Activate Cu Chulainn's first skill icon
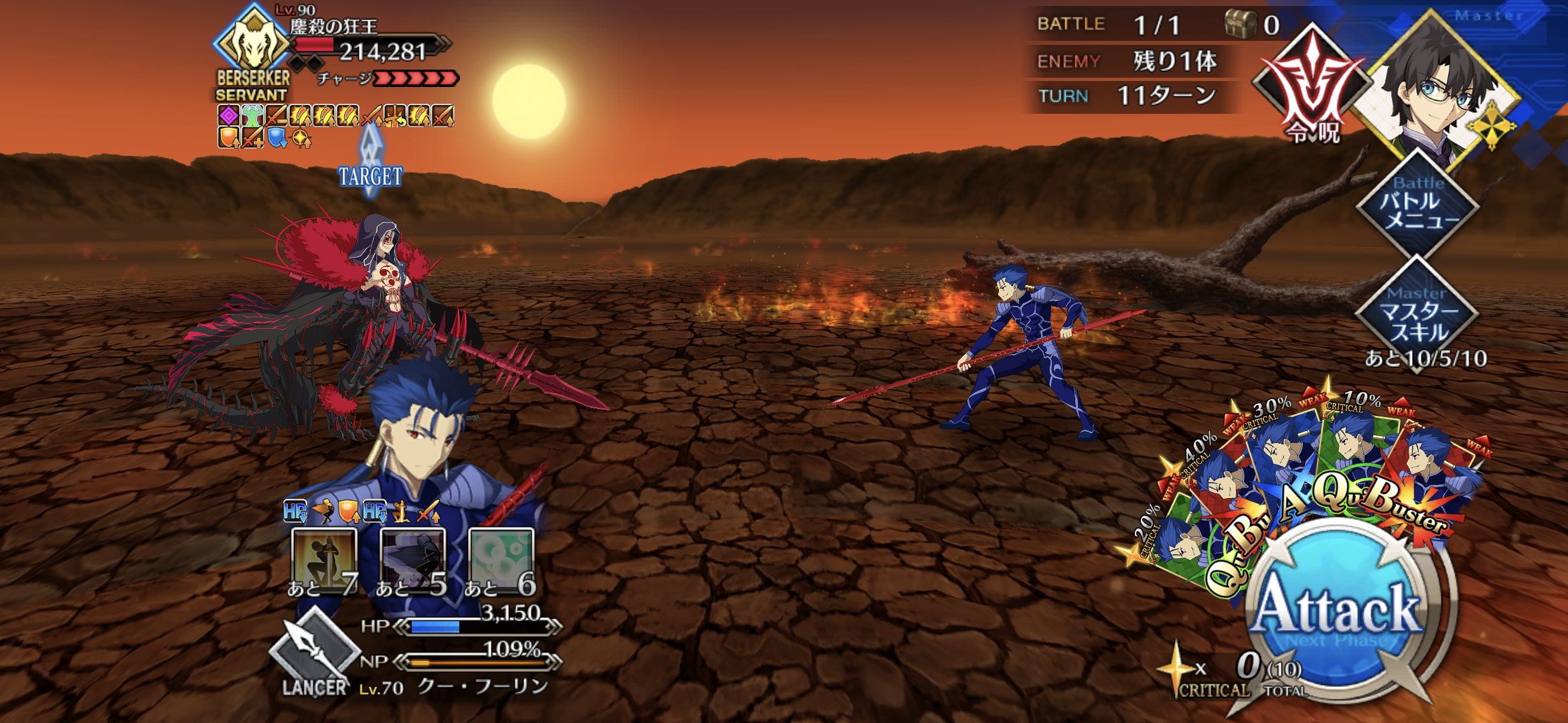1568x723 pixels. [x=324, y=561]
